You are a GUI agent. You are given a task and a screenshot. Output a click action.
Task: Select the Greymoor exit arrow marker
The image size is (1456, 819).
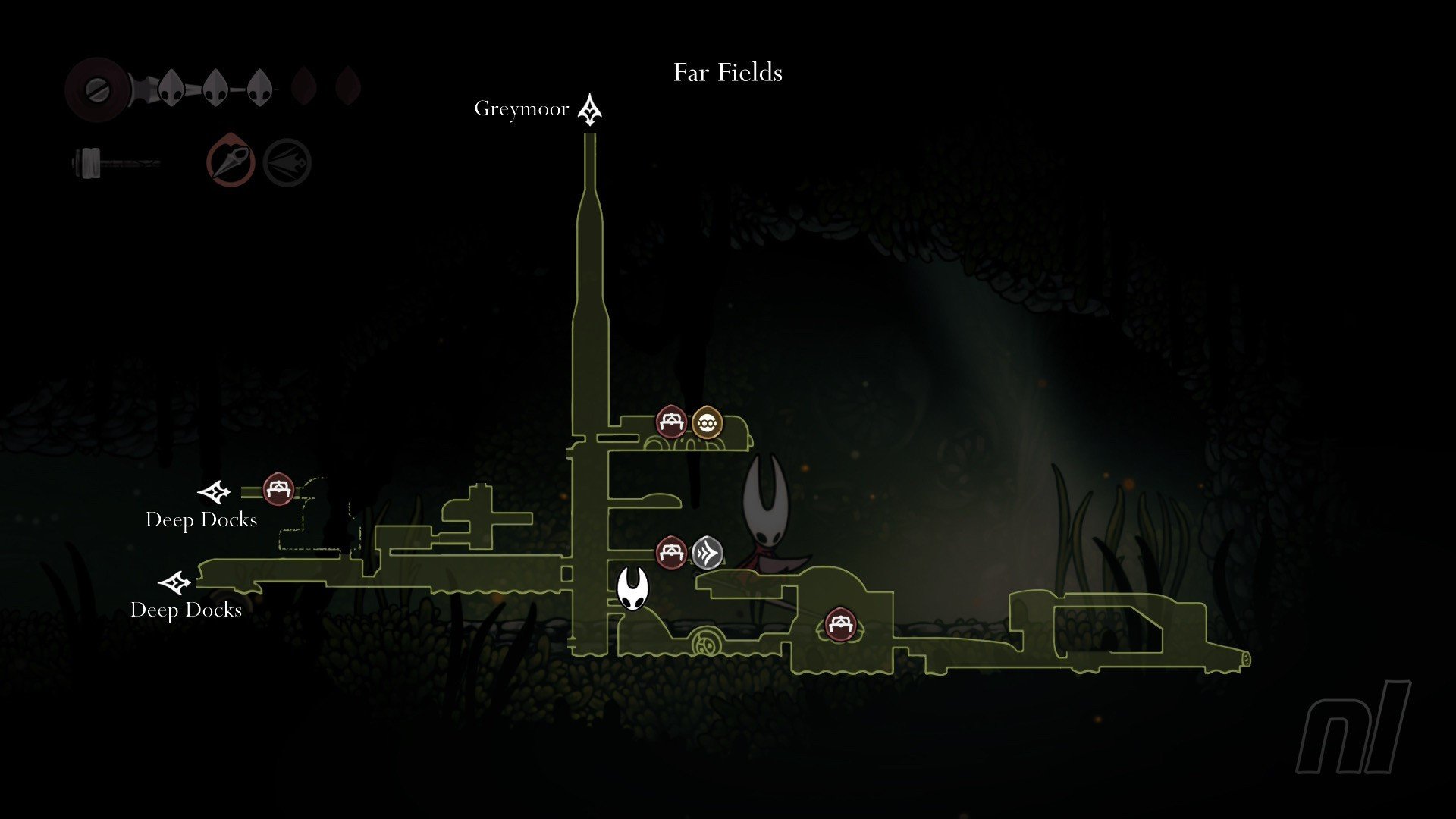[x=590, y=110]
